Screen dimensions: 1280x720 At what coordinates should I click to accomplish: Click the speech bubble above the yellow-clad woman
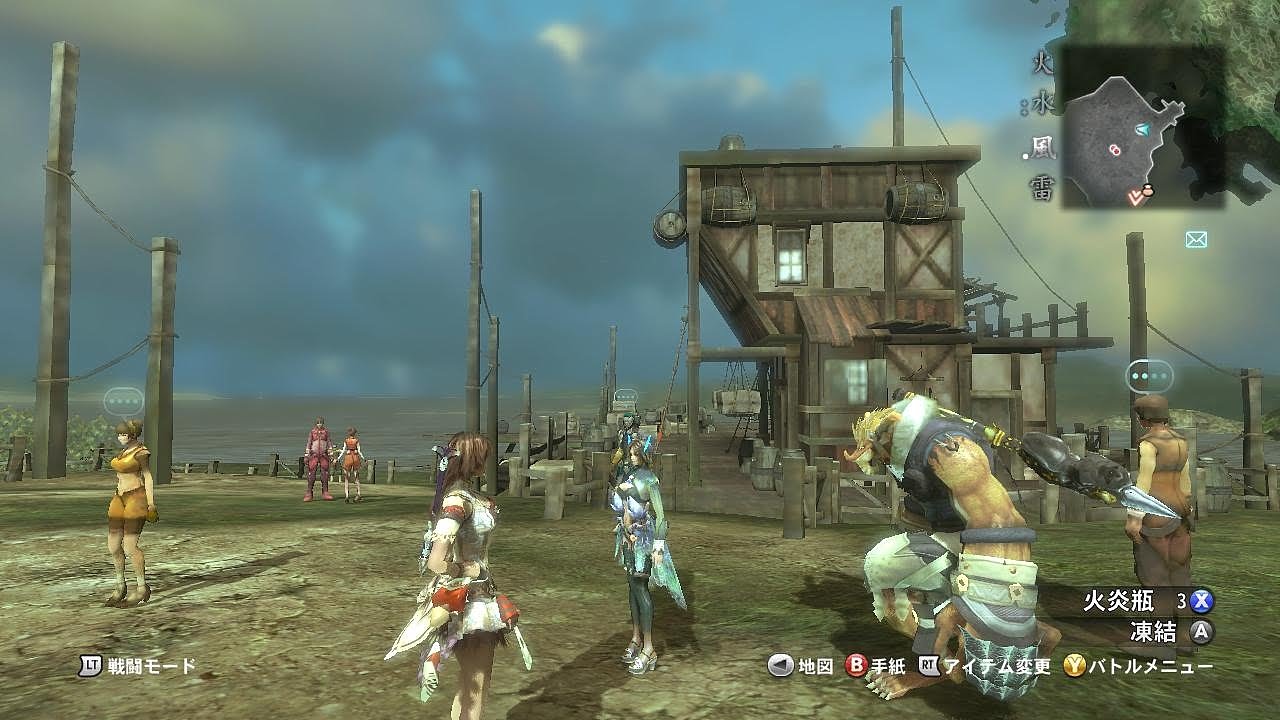pyautogui.click(x=123, y=401)
